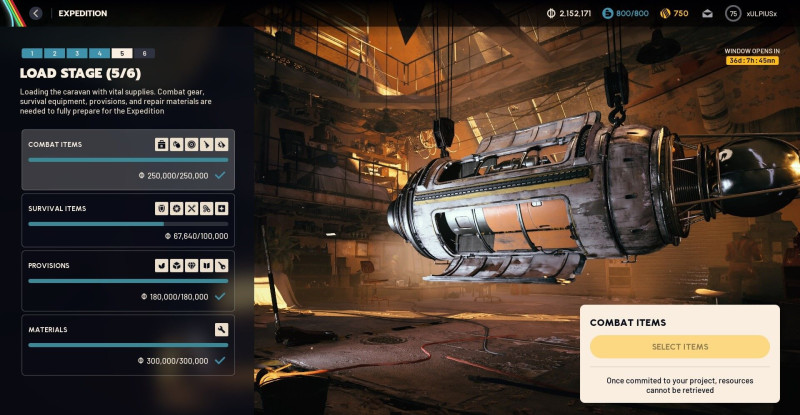
Task: Select the Combat Items category row
Action: pyautogui.click(x=128, y=159)
